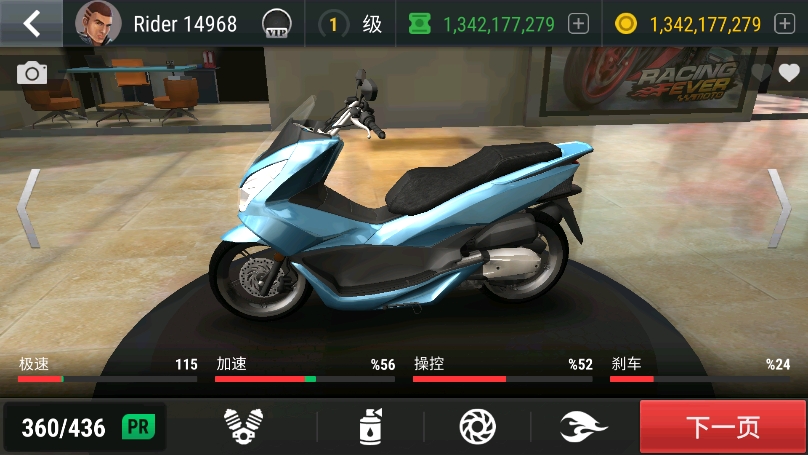This screenshot has height=455, width=808.
Task: Favorite this bike with the heart icon
Action: pos(789,72)
